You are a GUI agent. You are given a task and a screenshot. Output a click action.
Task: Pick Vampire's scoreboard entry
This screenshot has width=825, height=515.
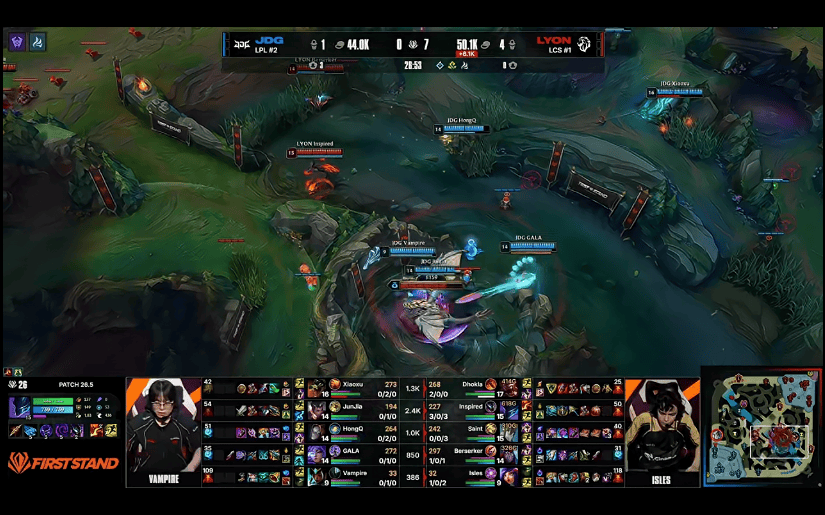click(x=360, y=475)
